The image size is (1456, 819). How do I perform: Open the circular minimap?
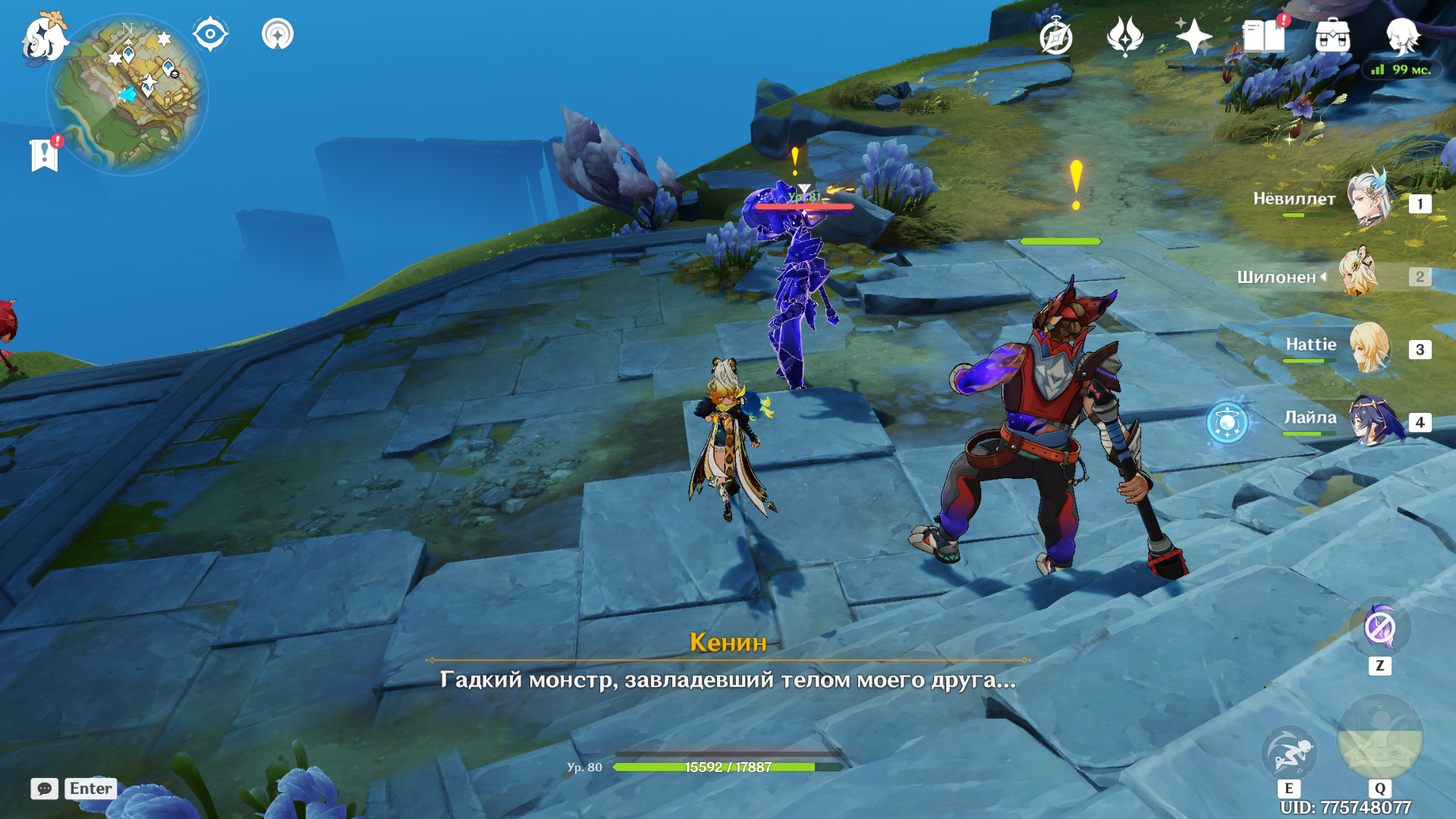tap(127, 95)
